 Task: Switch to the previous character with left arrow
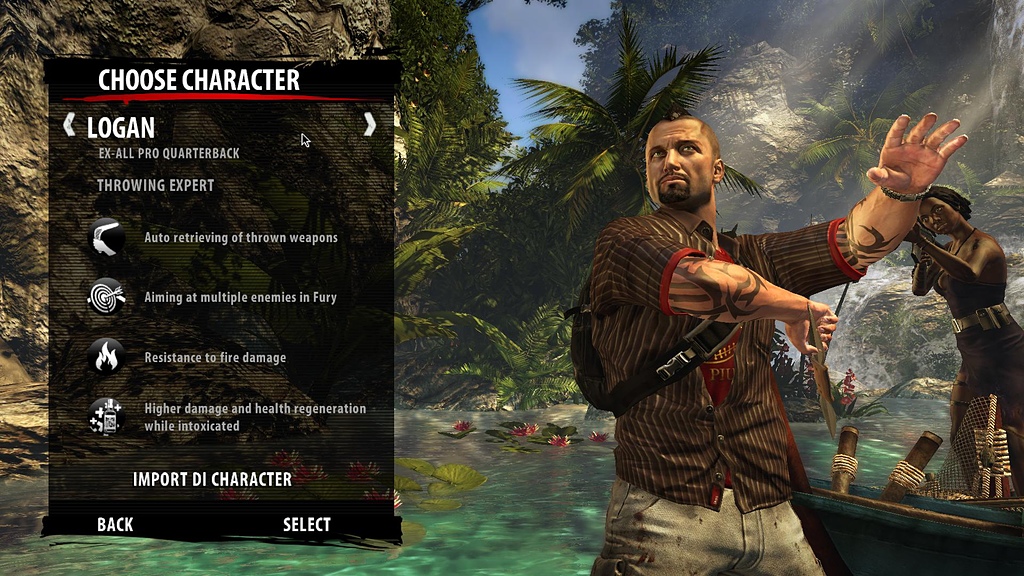coord(69,125)
